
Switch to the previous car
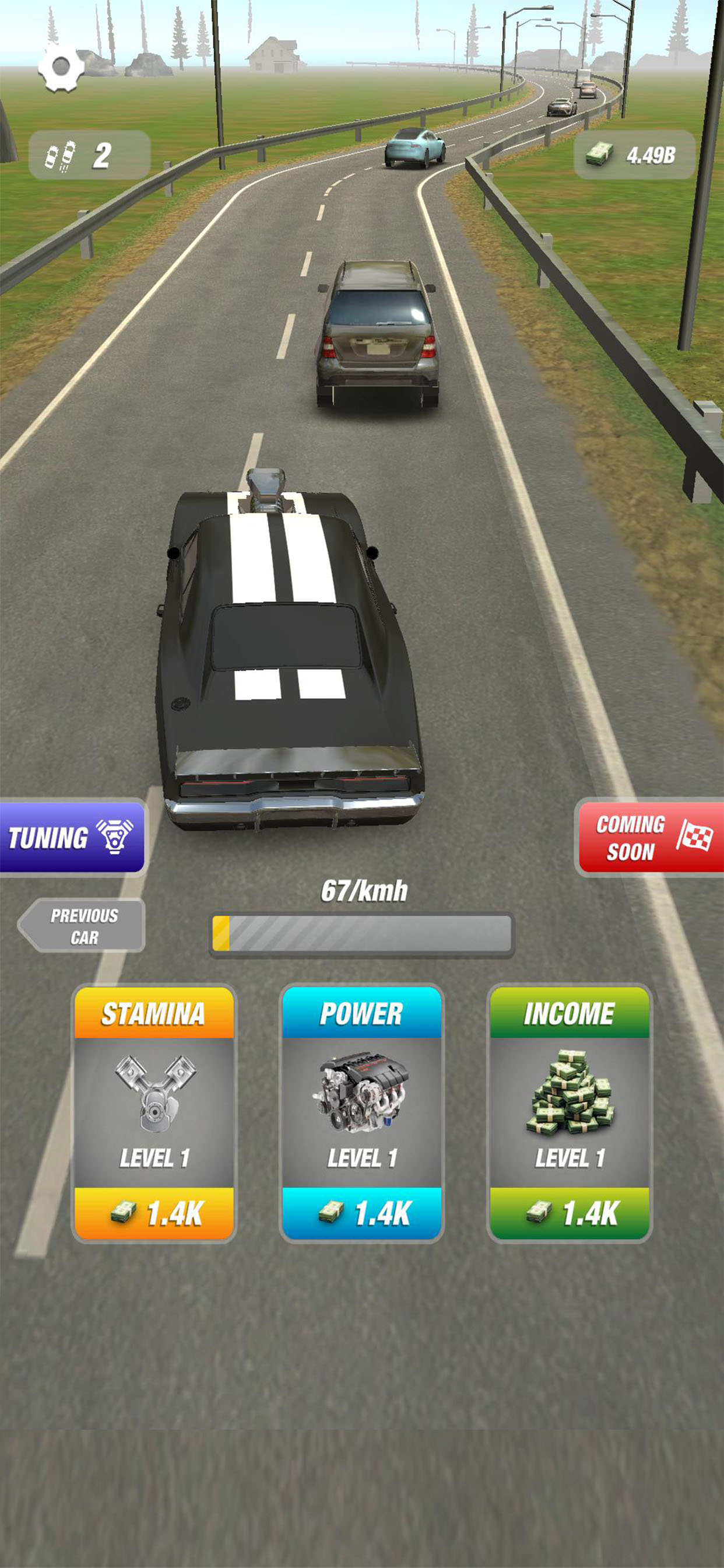[x=82, y=925]
